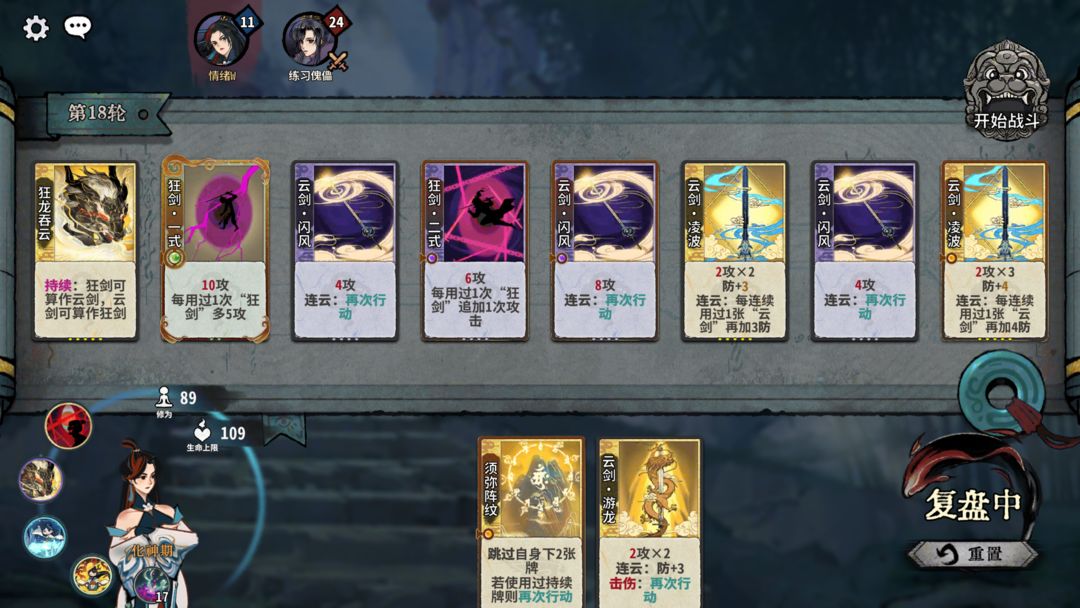The height and width of the screenshot is (608, 1080).
Task: Choose the 云剑·凌波 card with 2攻×3
Action: pyautogui.click(x=994, y=251)
